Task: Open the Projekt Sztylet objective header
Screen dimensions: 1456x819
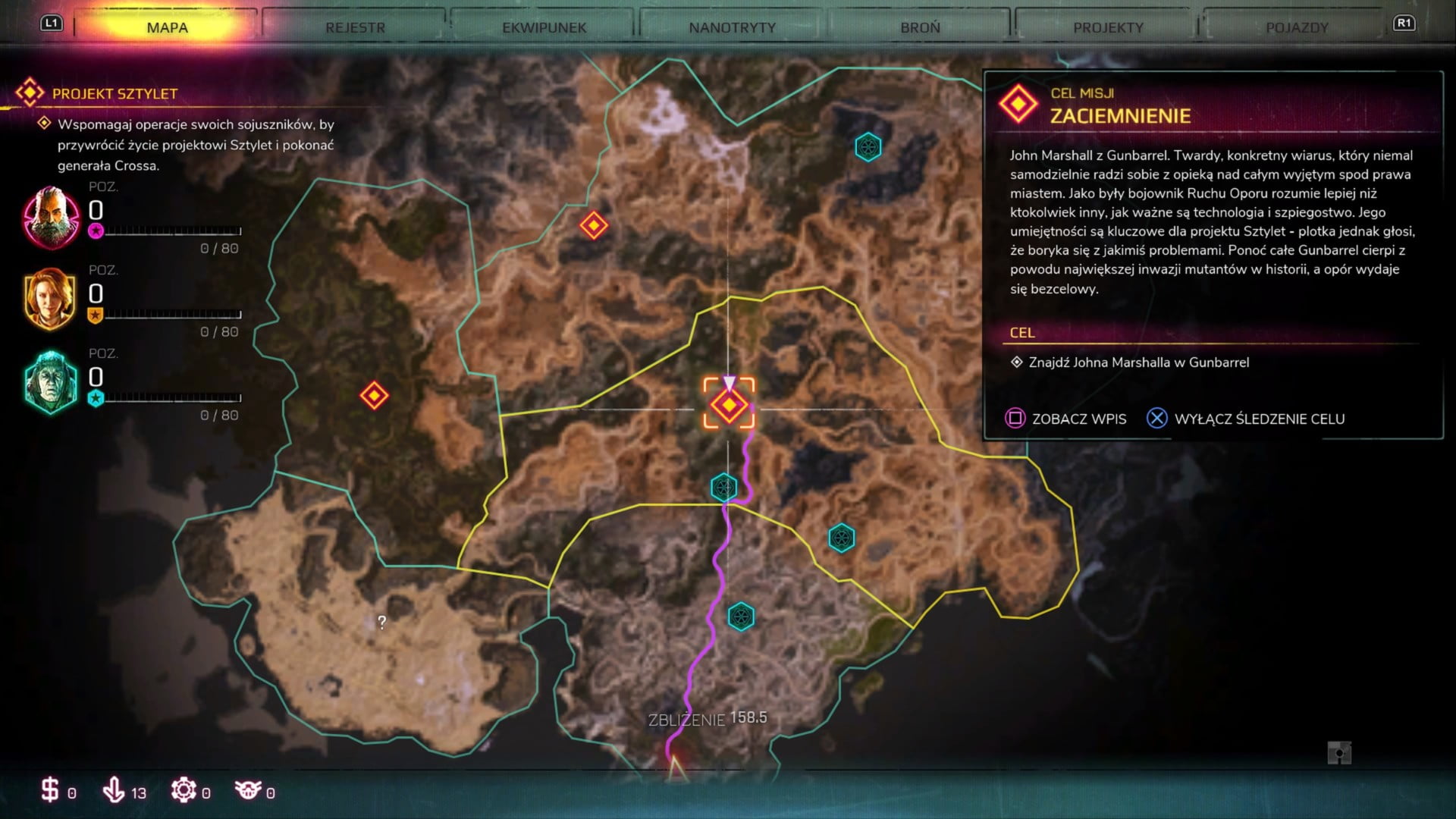Action: (x=114, y=94)
